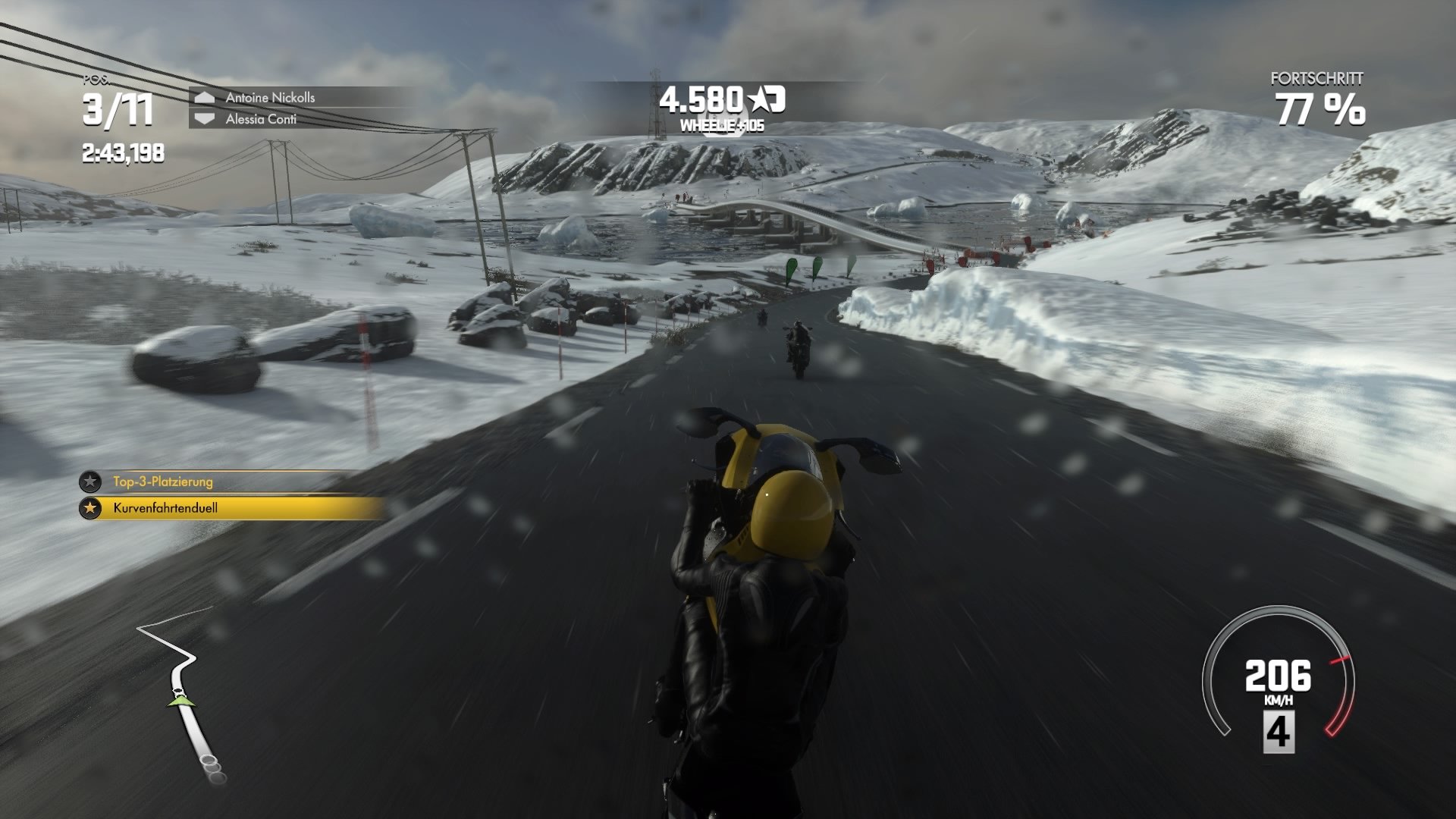The width and height of the screenshot is (1456, 819).
Task: Click the Antoine Nickolls name entry
Action: click(269, 96)
